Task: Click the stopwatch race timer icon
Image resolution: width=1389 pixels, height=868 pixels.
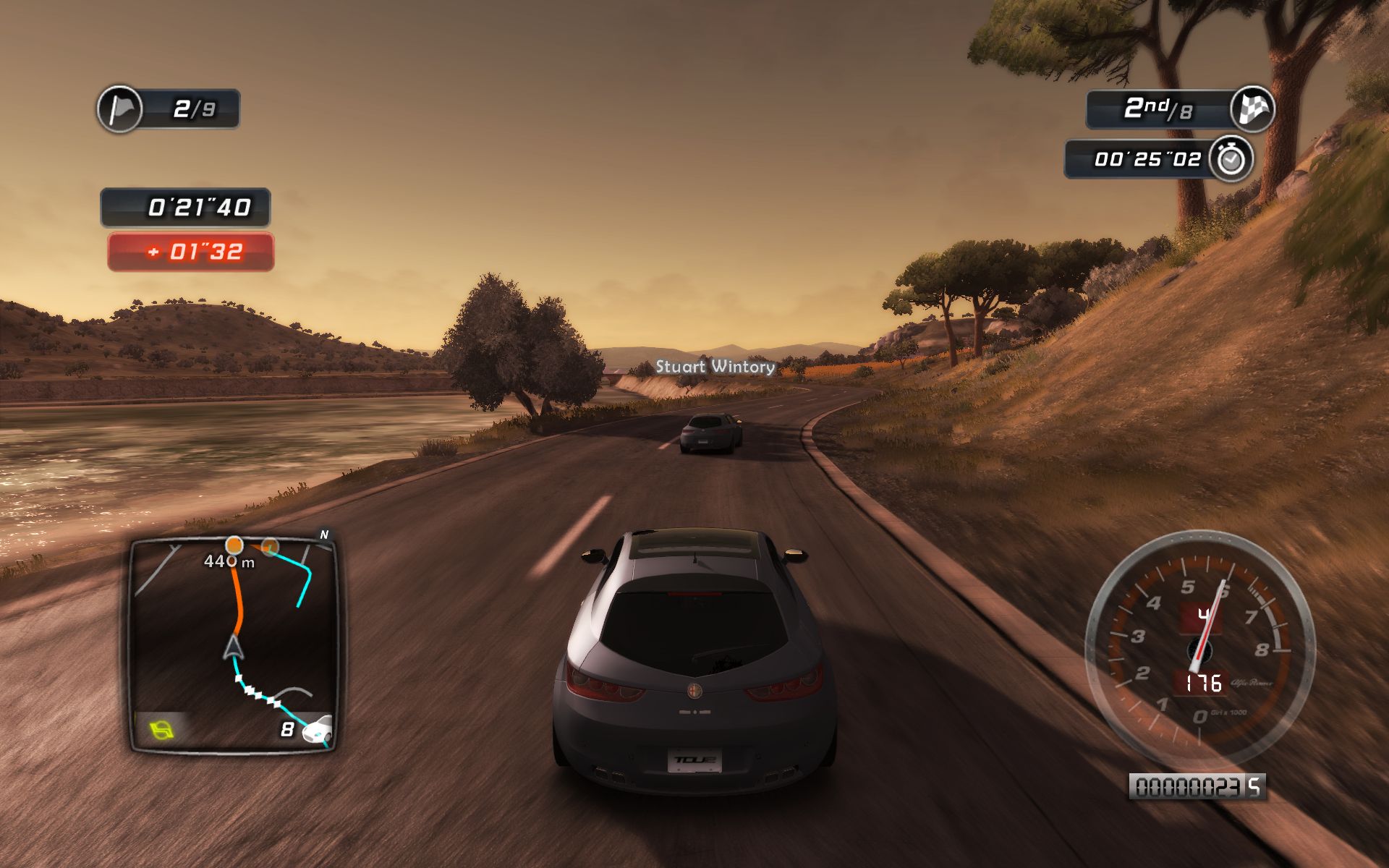Action: [x=1231, y=158]
